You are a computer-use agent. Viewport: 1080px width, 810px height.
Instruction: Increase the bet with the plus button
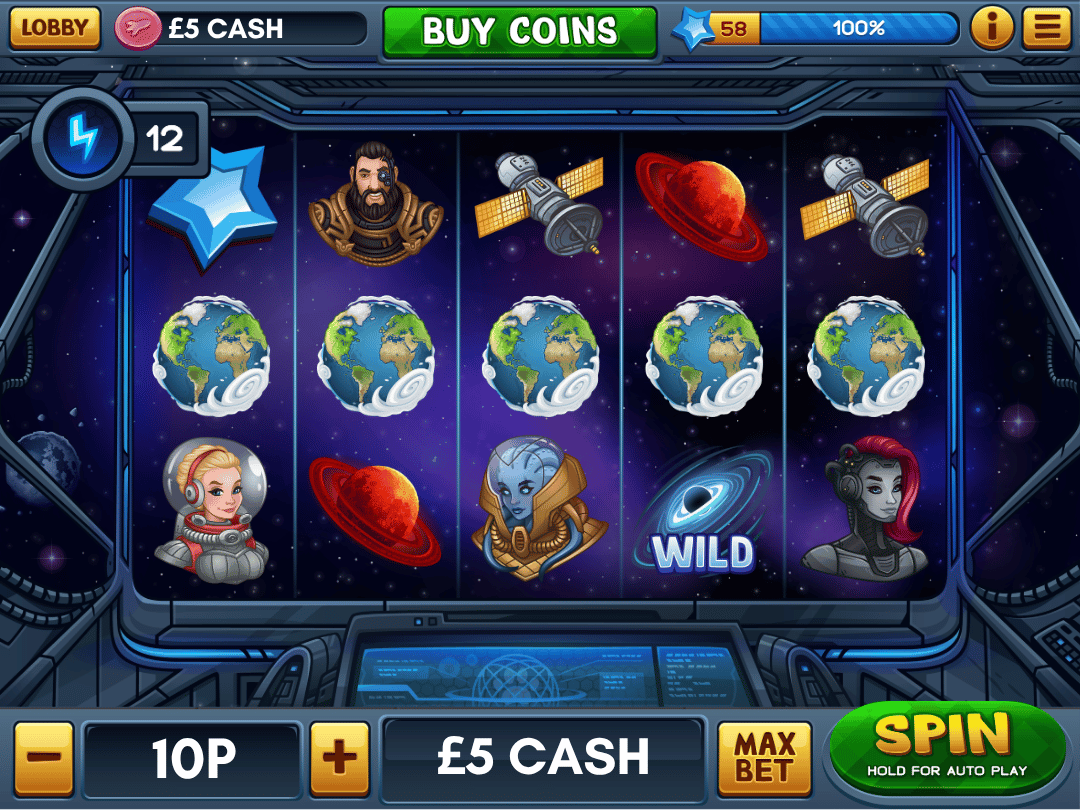(340, 758)
